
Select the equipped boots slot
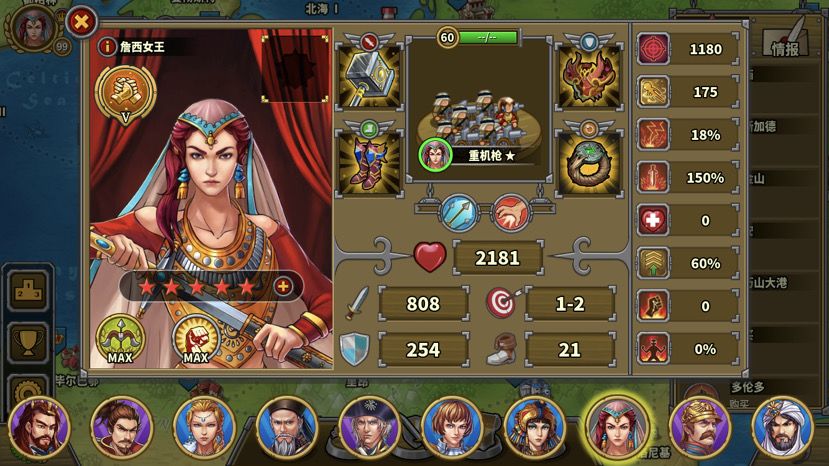369,161
